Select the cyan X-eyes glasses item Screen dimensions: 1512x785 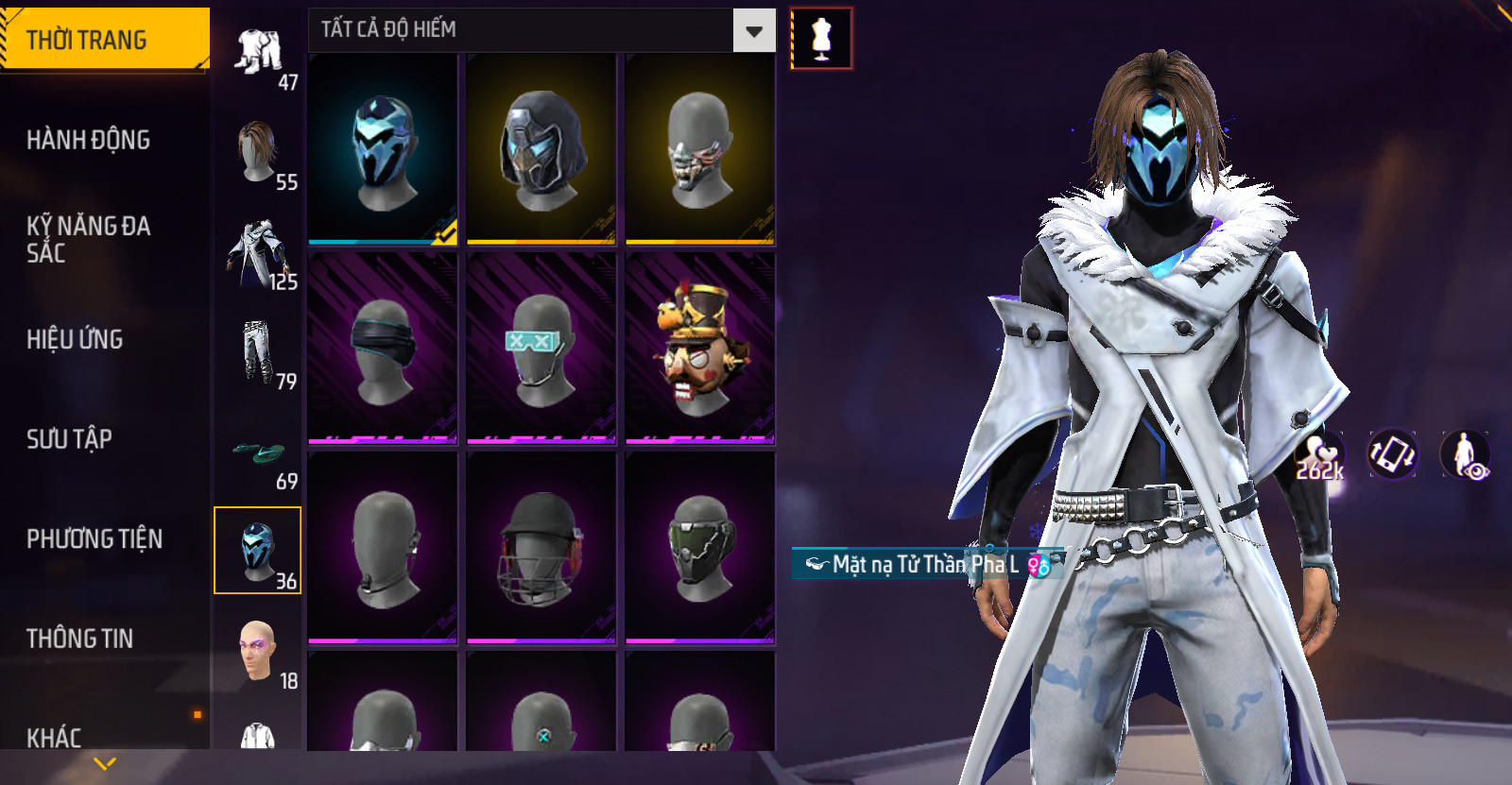(541, 348)
